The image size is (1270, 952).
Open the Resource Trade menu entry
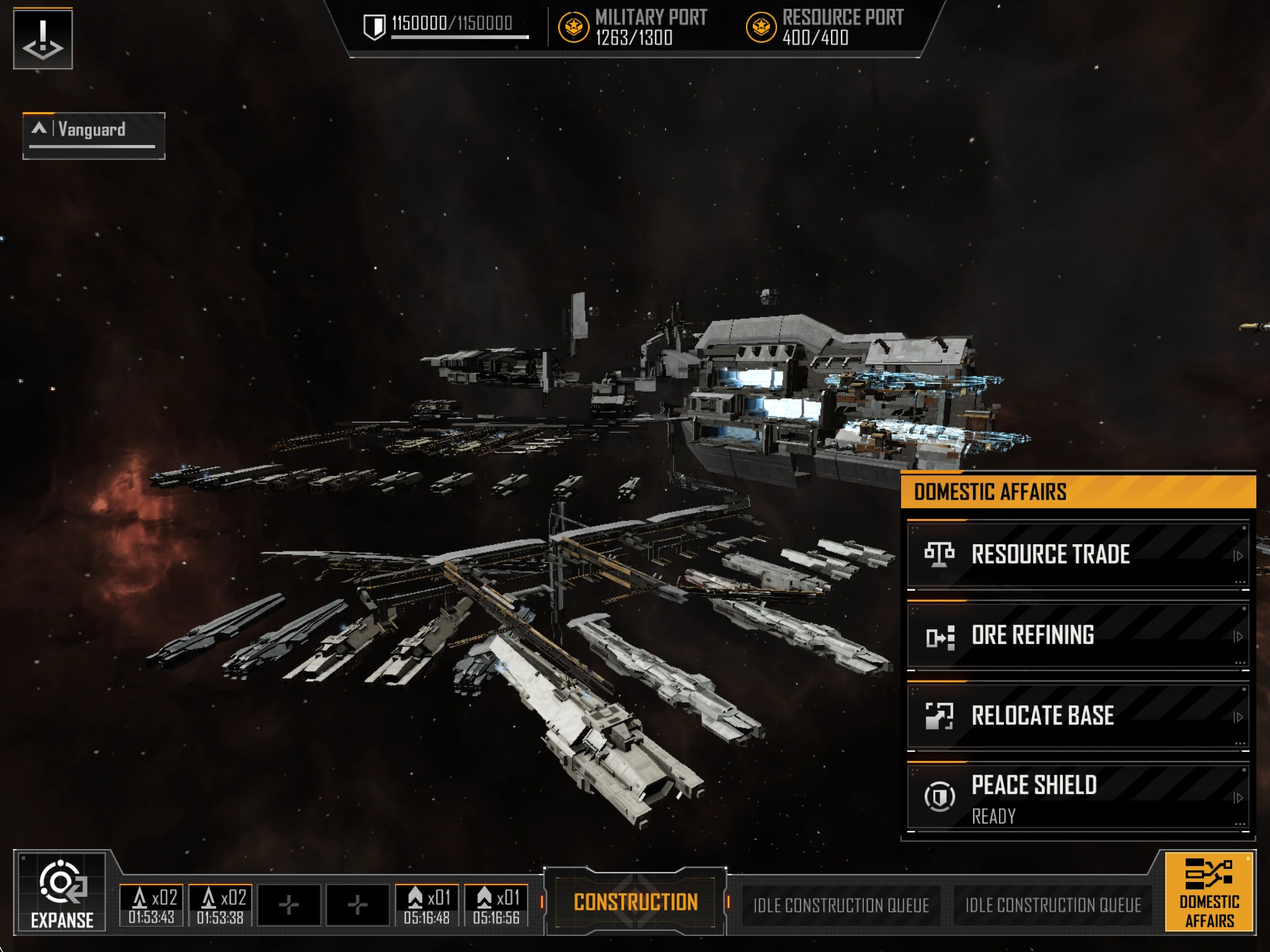point(1078,554)
